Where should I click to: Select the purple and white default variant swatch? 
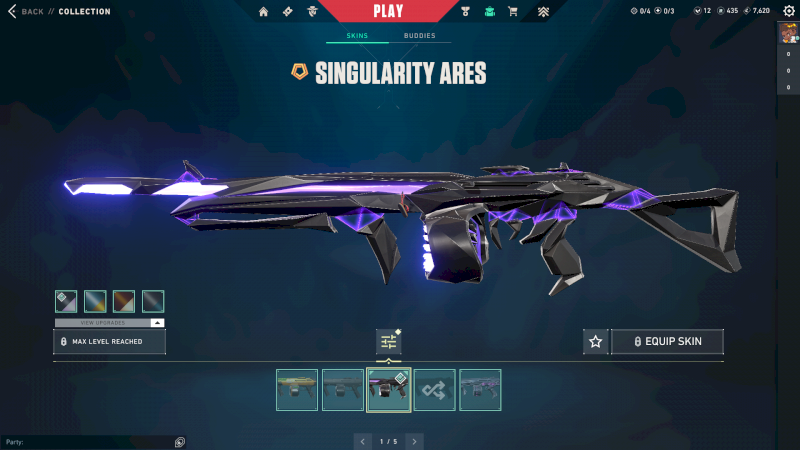(x=66, y=301)
